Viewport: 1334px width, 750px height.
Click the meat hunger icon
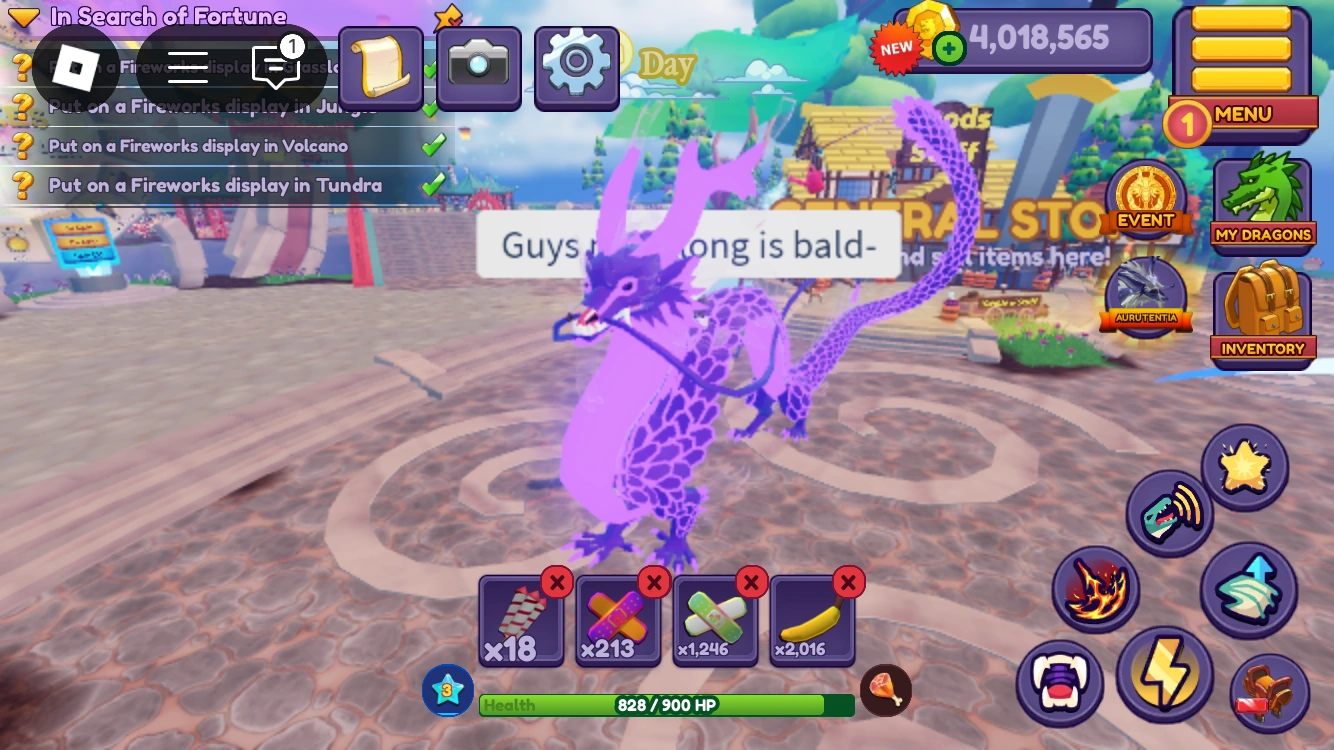(888, 689)
